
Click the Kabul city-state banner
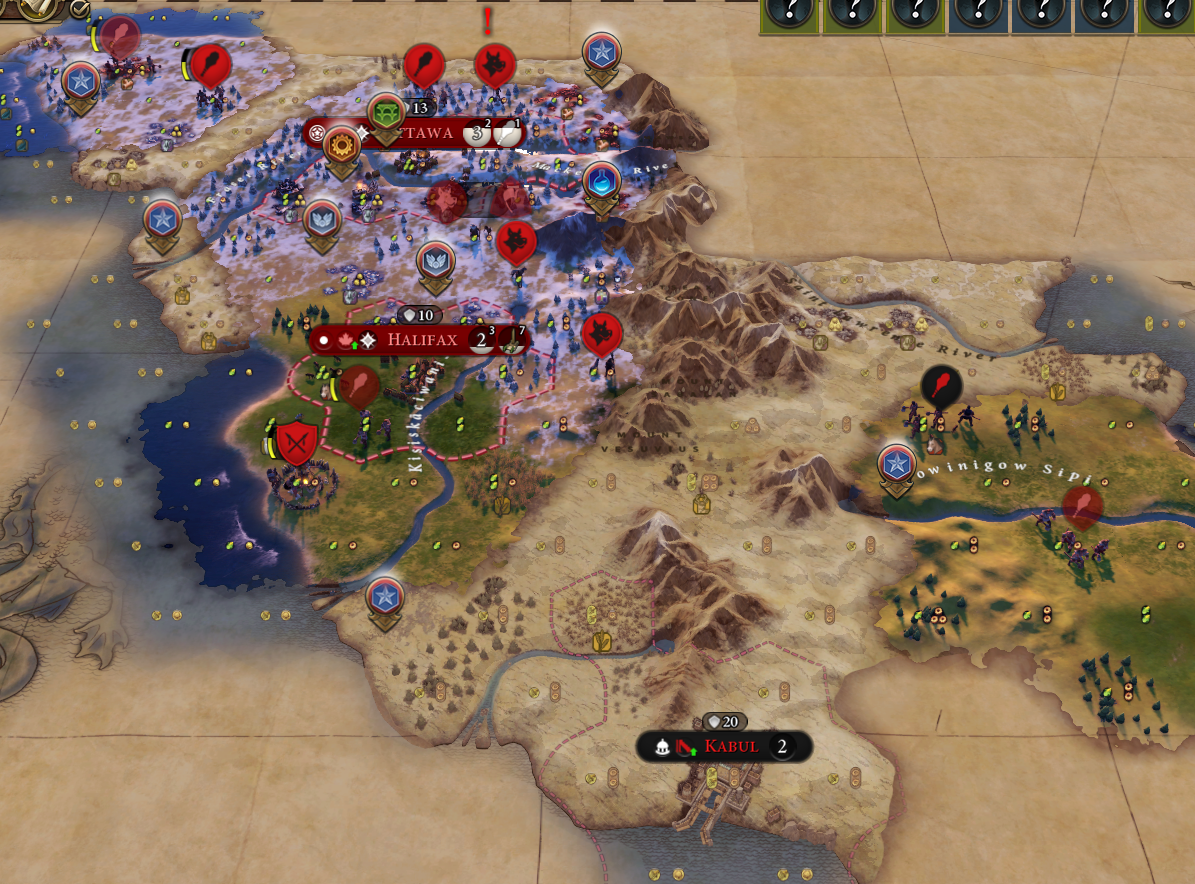731,746
